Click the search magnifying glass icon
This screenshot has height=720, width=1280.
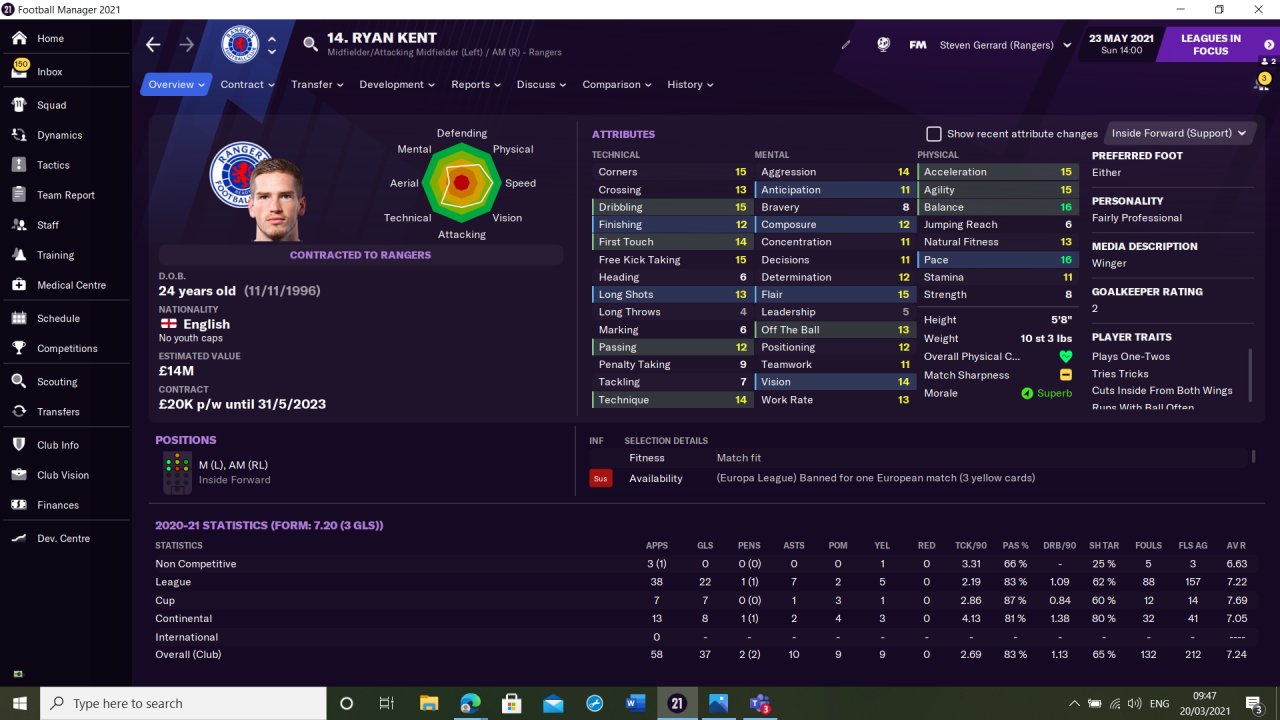click(311, 45)
